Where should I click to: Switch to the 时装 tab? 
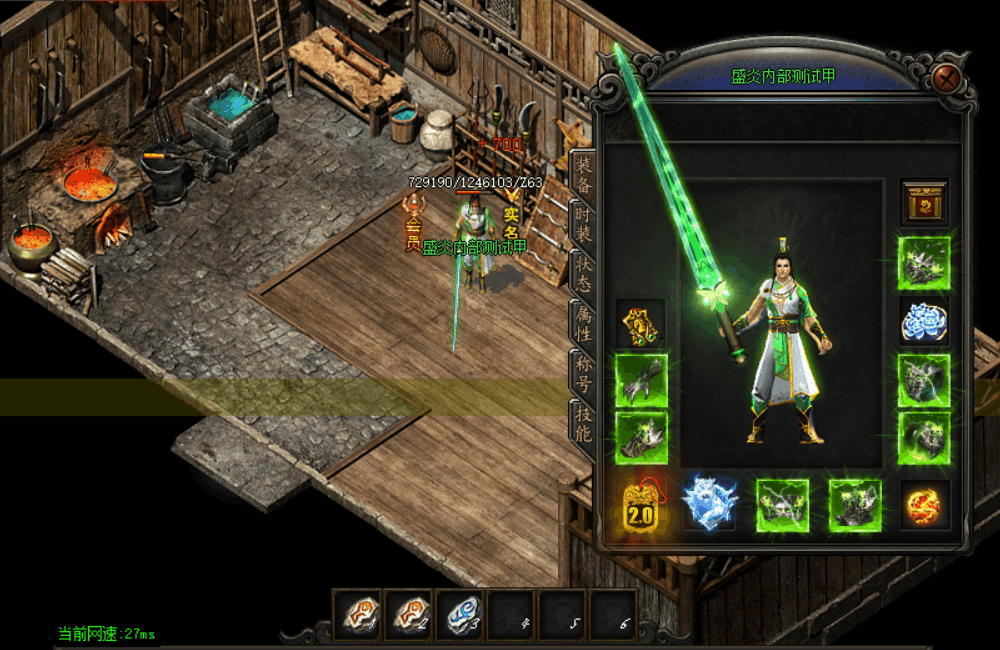pos(583,224)
